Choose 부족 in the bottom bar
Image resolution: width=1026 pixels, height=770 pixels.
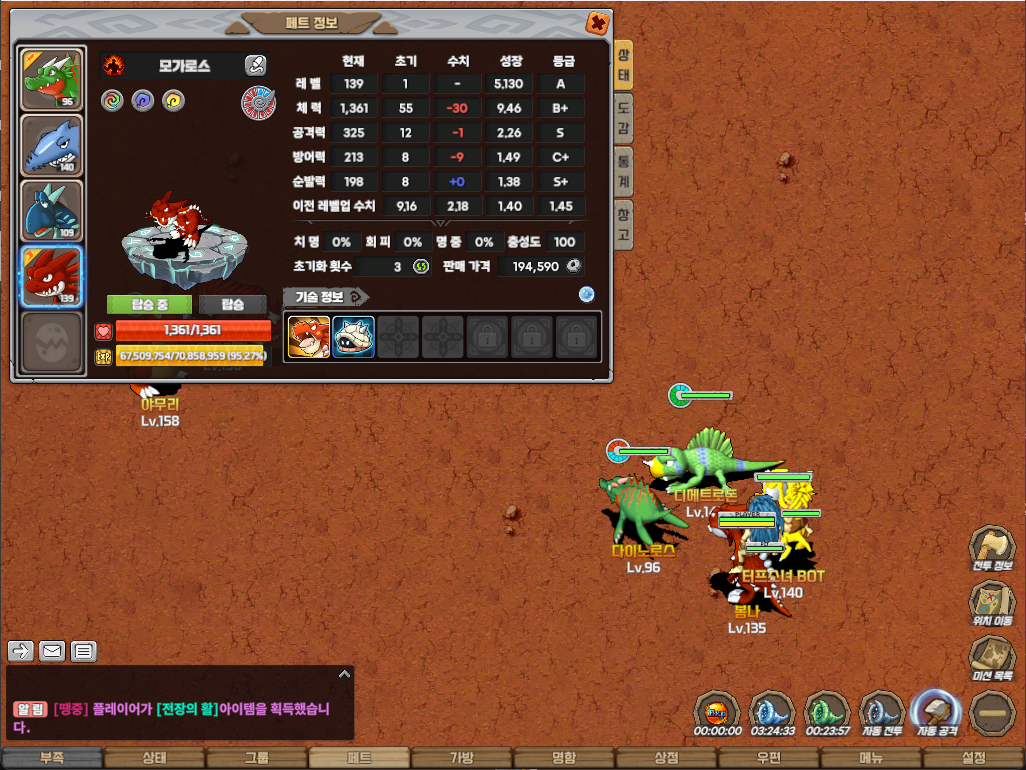pyautogui.click(x=51, y=758)
